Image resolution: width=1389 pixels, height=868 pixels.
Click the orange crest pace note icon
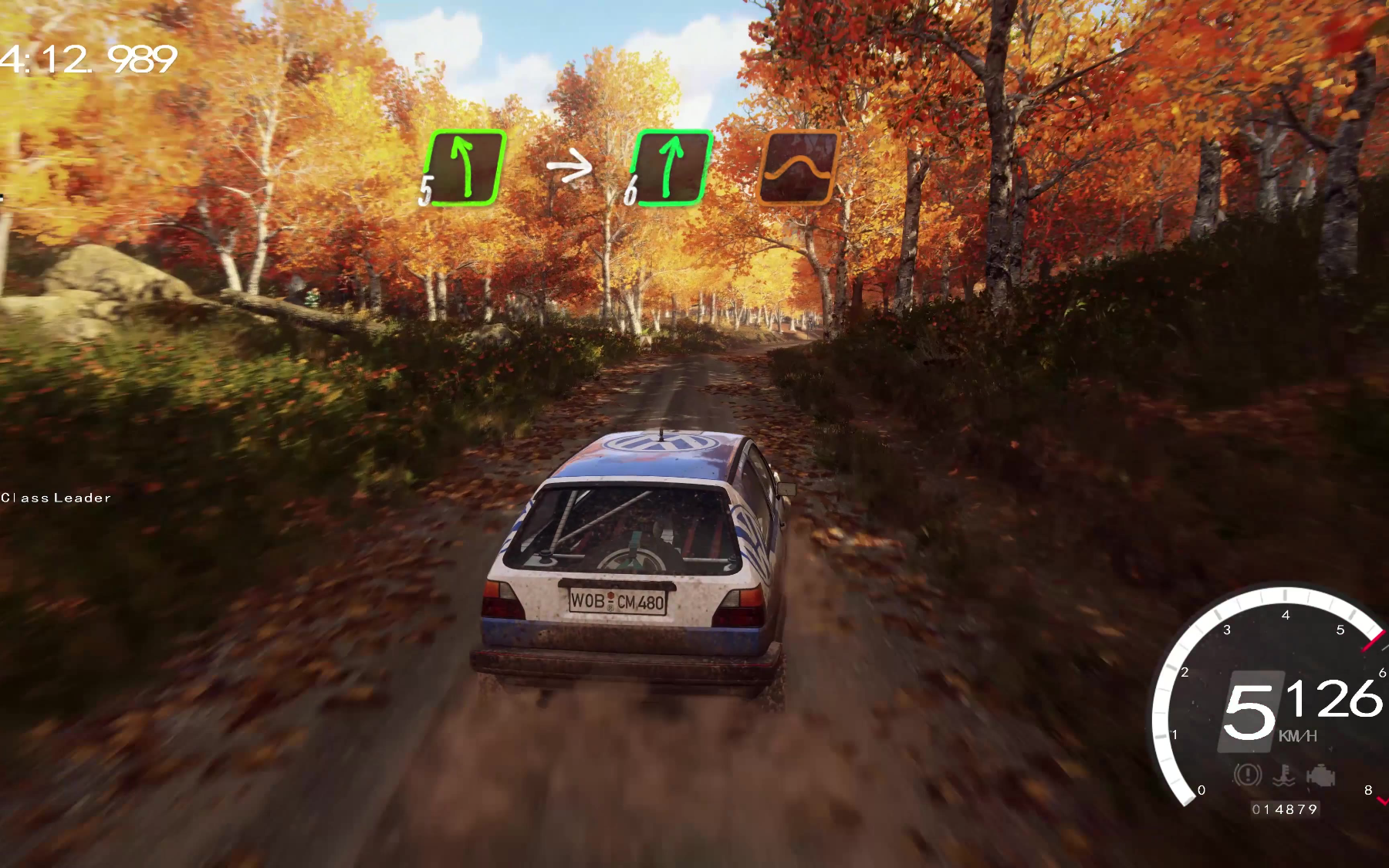click(x=798, y=167)
